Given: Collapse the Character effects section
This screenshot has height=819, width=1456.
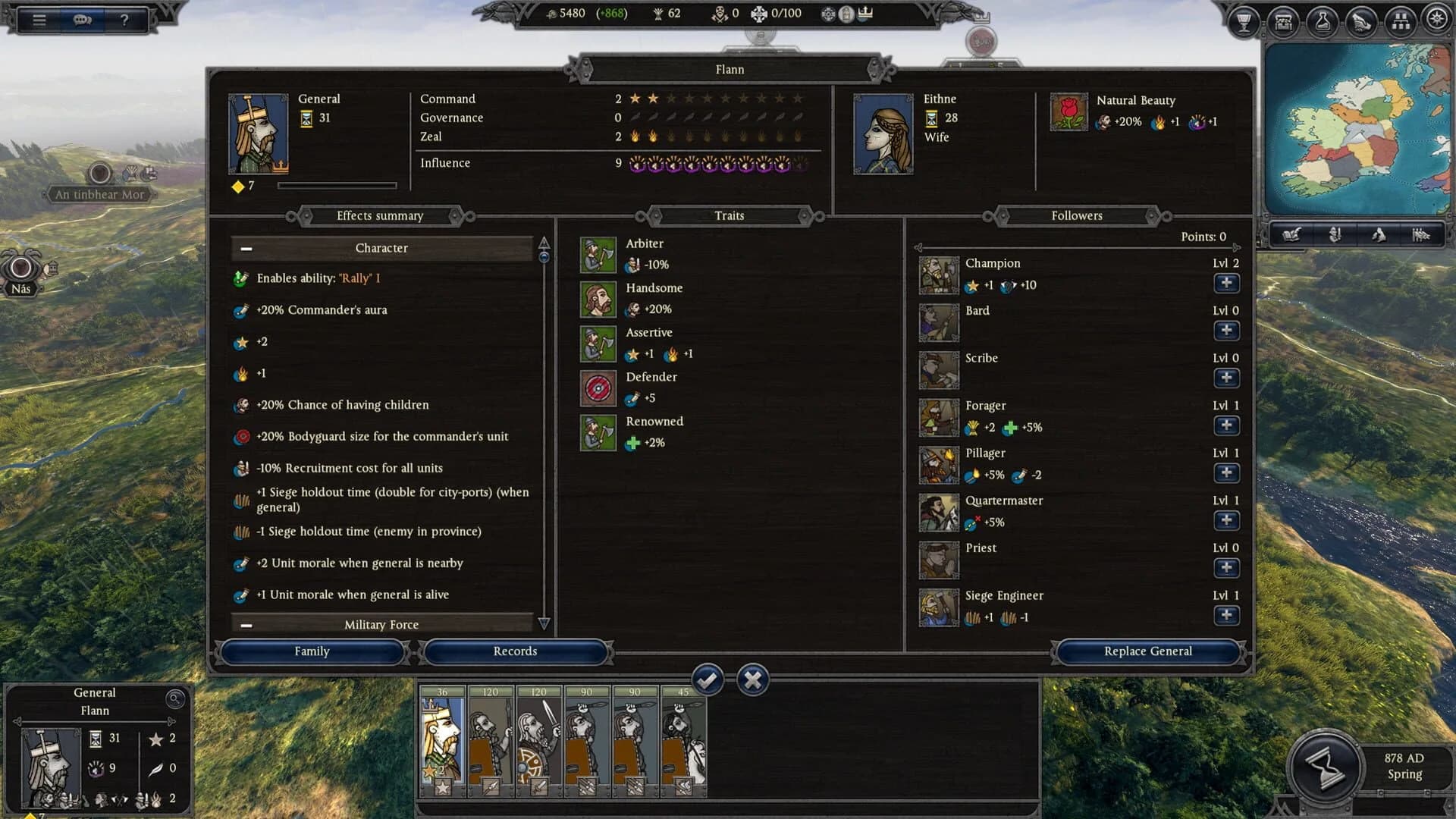Looking at the screenshot, I should pyautogui.click(x=245, y=248).
